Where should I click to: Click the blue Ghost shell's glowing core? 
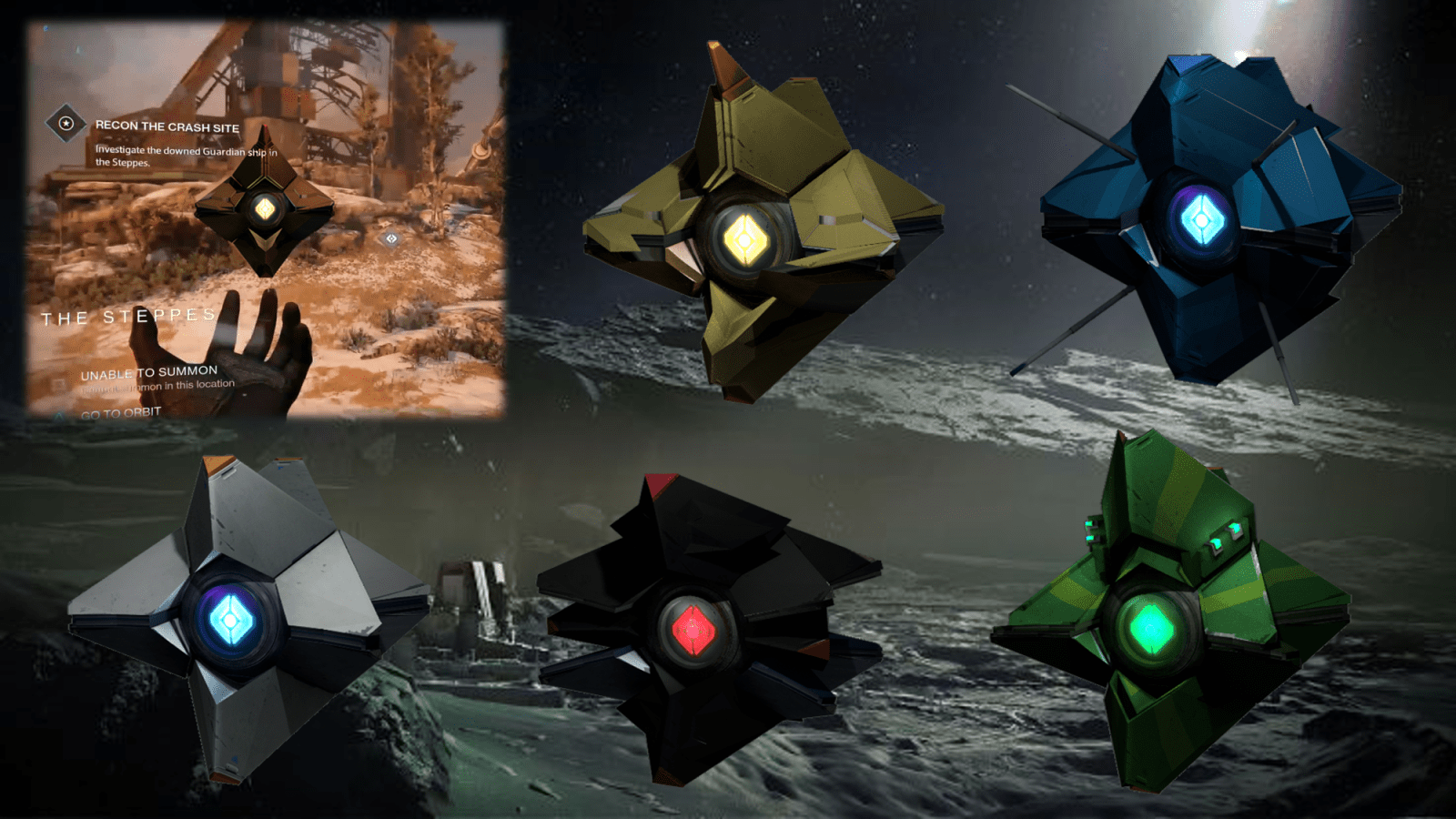click(1203, 218)
